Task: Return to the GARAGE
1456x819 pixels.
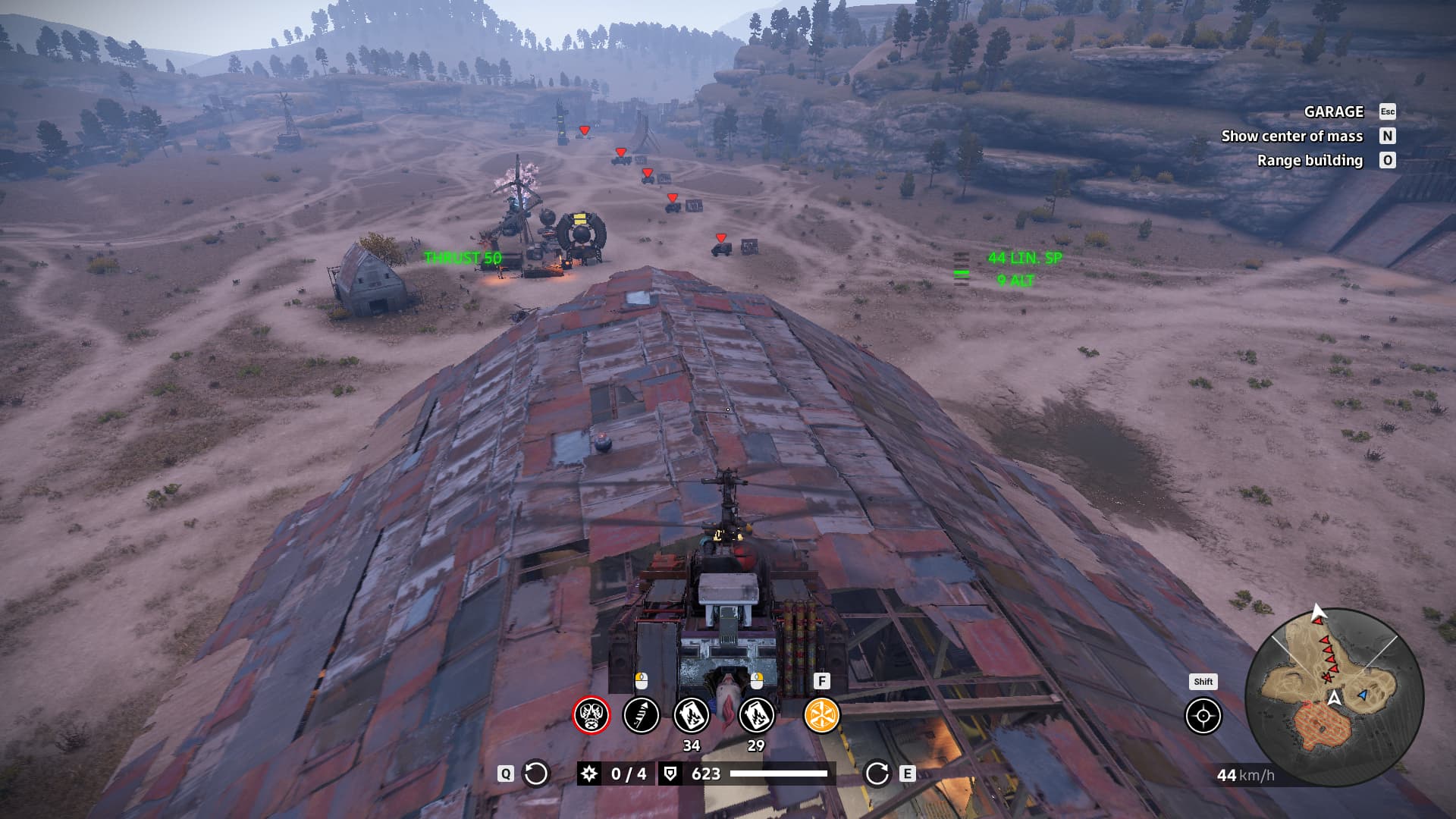Action: (x=1334, y=111)
